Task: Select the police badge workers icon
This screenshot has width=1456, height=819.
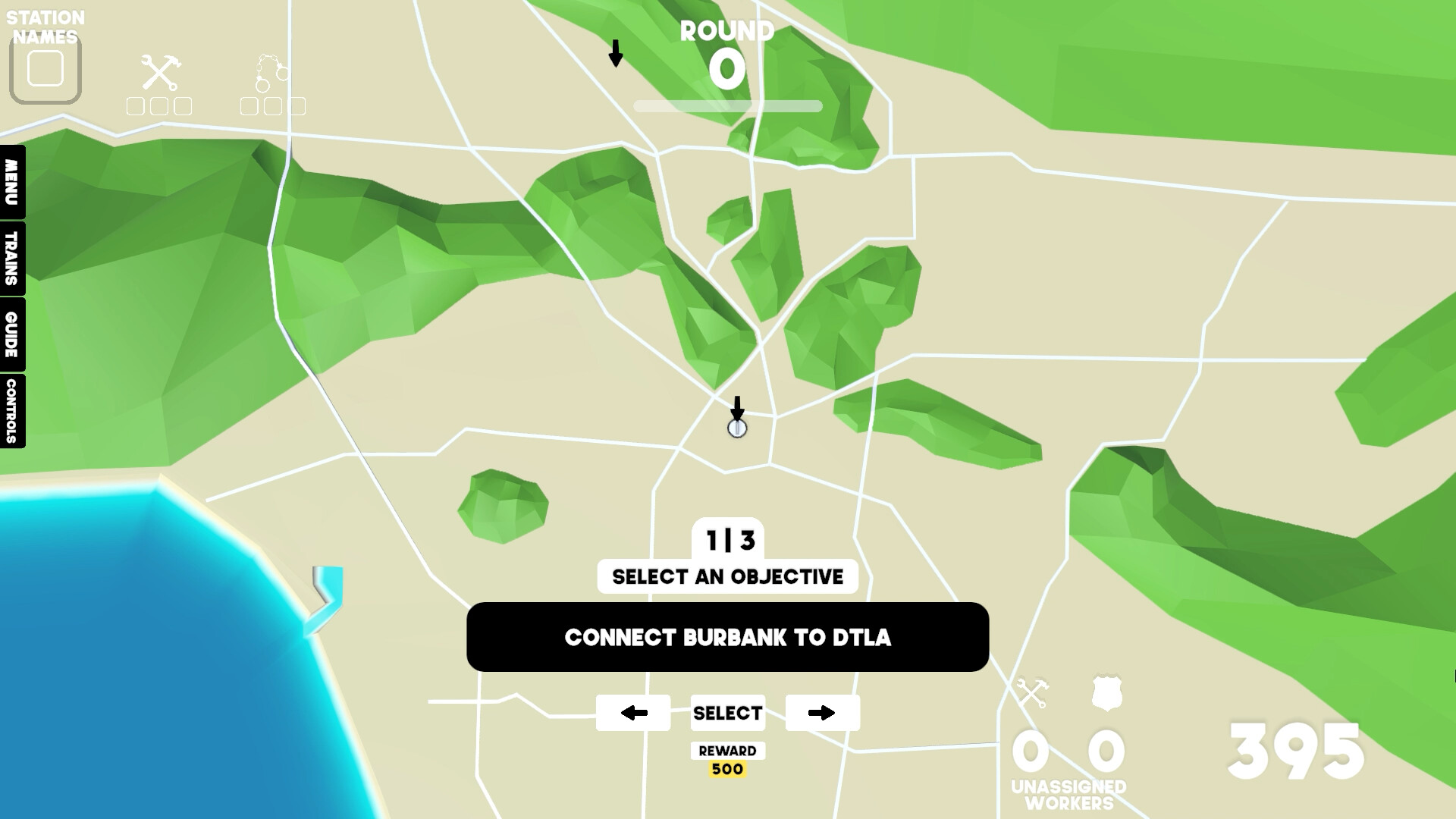Action: click(x=1106, y=692)
